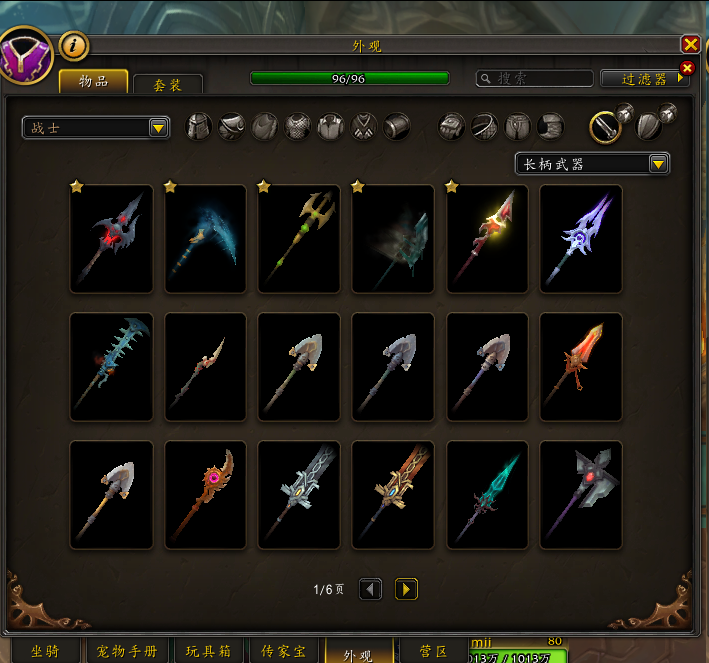Image resolution: width=709 pixels, height=663 pixels.
Task: Click the 搜索 search box
Action: (533, 78)
